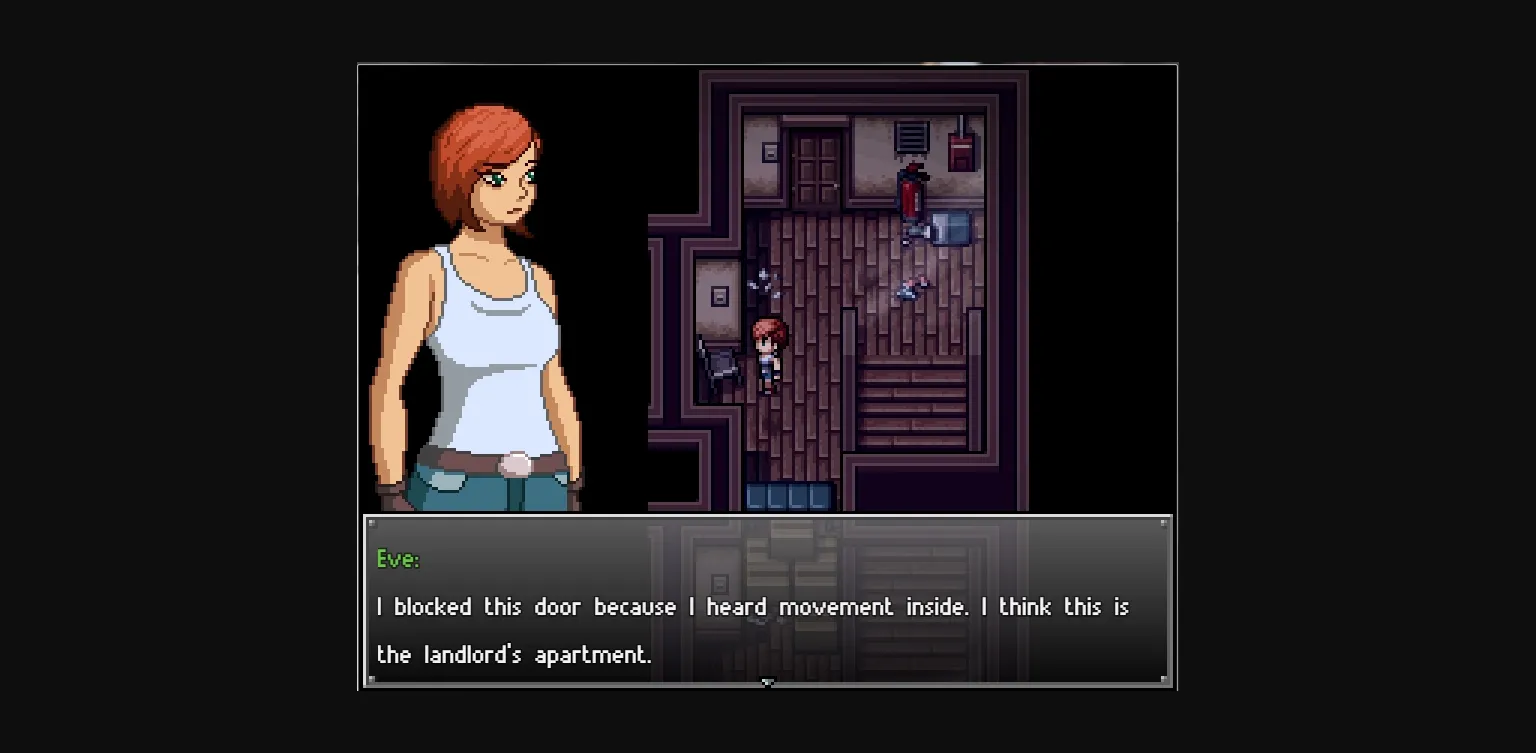Viewport: 1536px width, 753px height.
Task: Select the scattered papers near the wall
Action: click(764, 280)
